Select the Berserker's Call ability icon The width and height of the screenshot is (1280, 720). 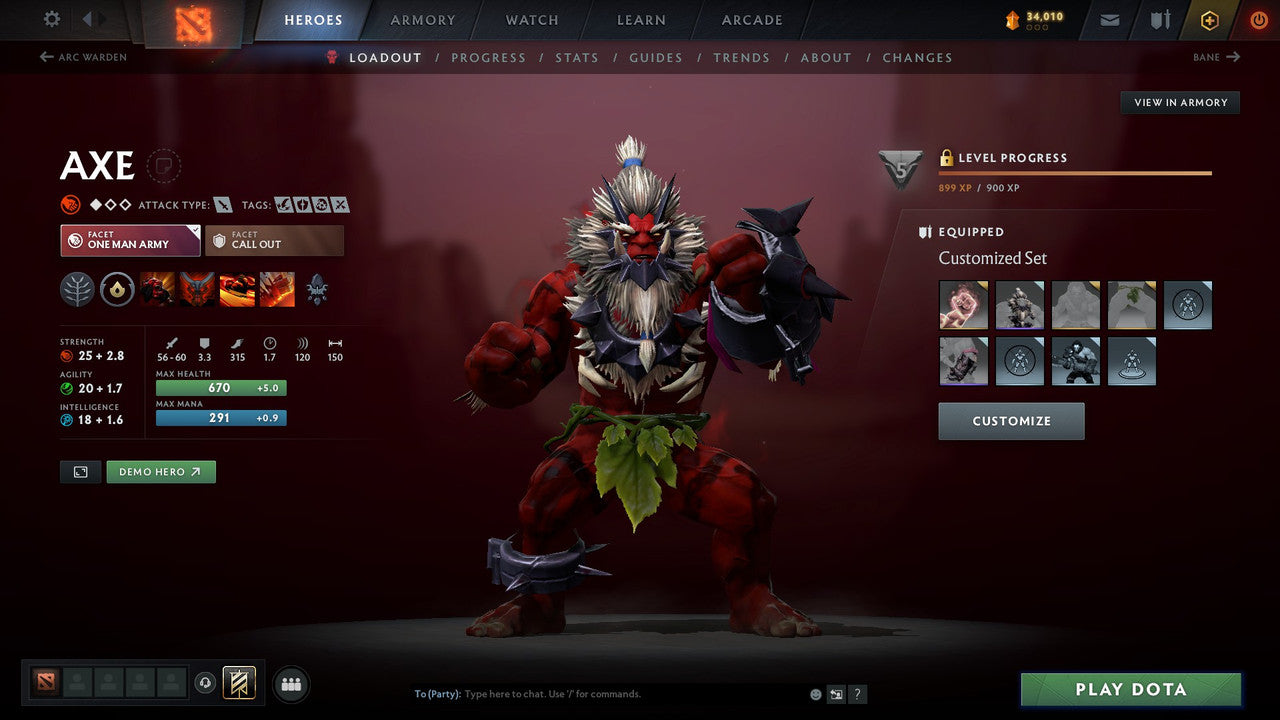(157, 289)
